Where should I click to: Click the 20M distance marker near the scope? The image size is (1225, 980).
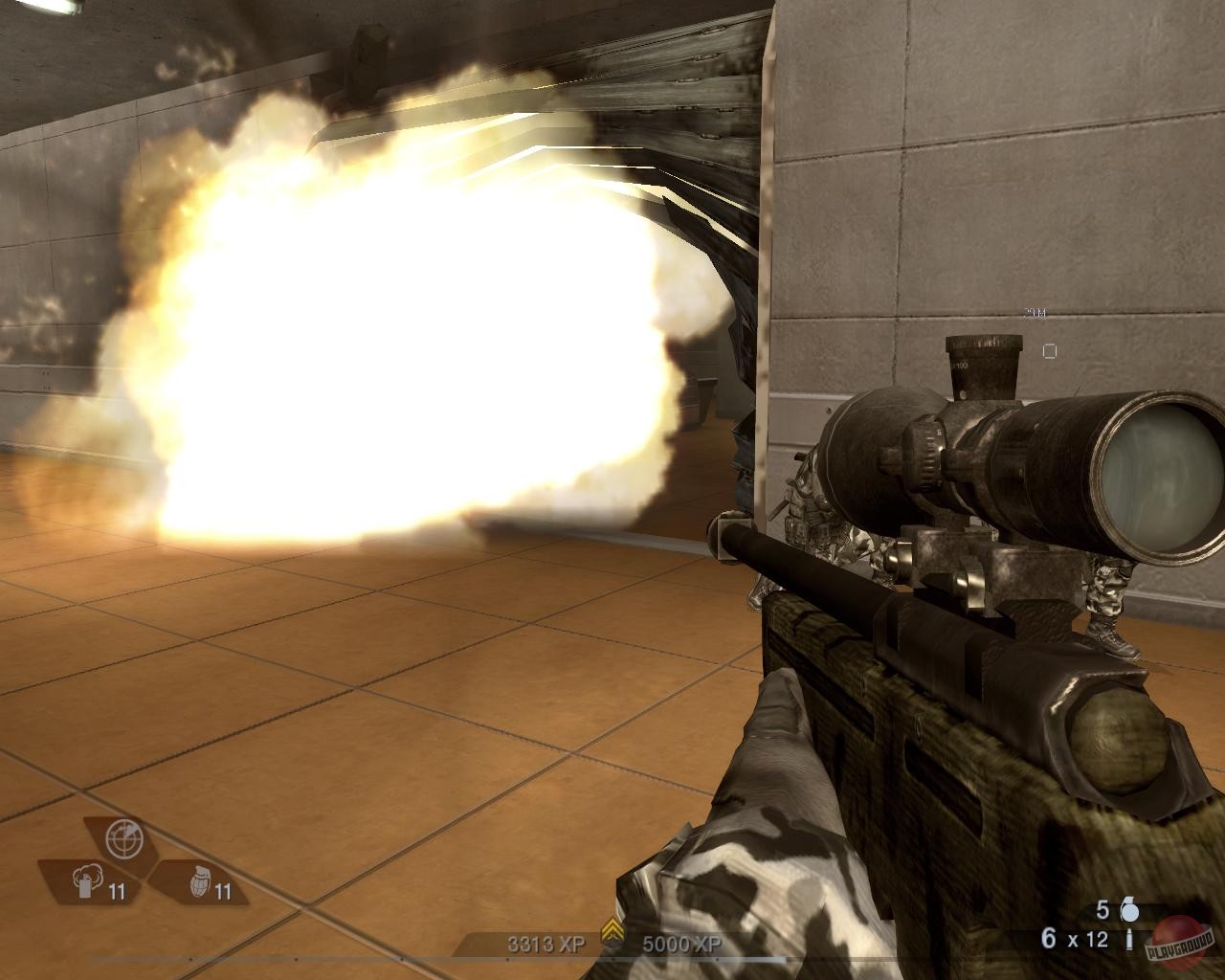(1036, 313)
